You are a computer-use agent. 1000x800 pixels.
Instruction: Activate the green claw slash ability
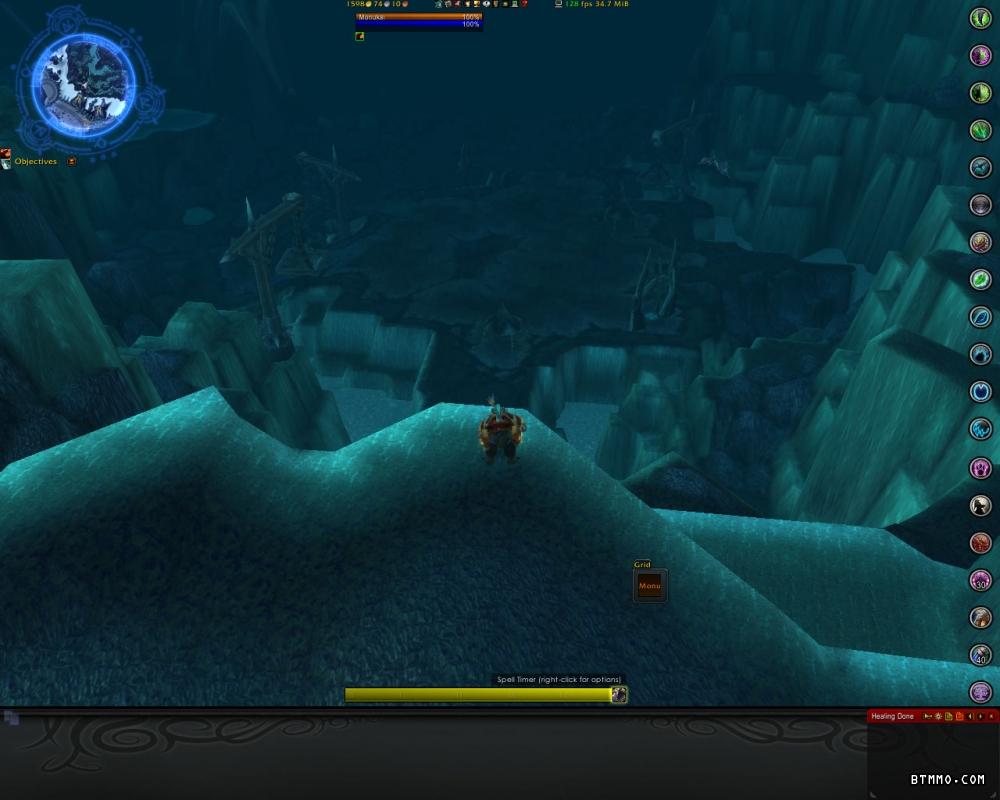click(x=981, y=130)
